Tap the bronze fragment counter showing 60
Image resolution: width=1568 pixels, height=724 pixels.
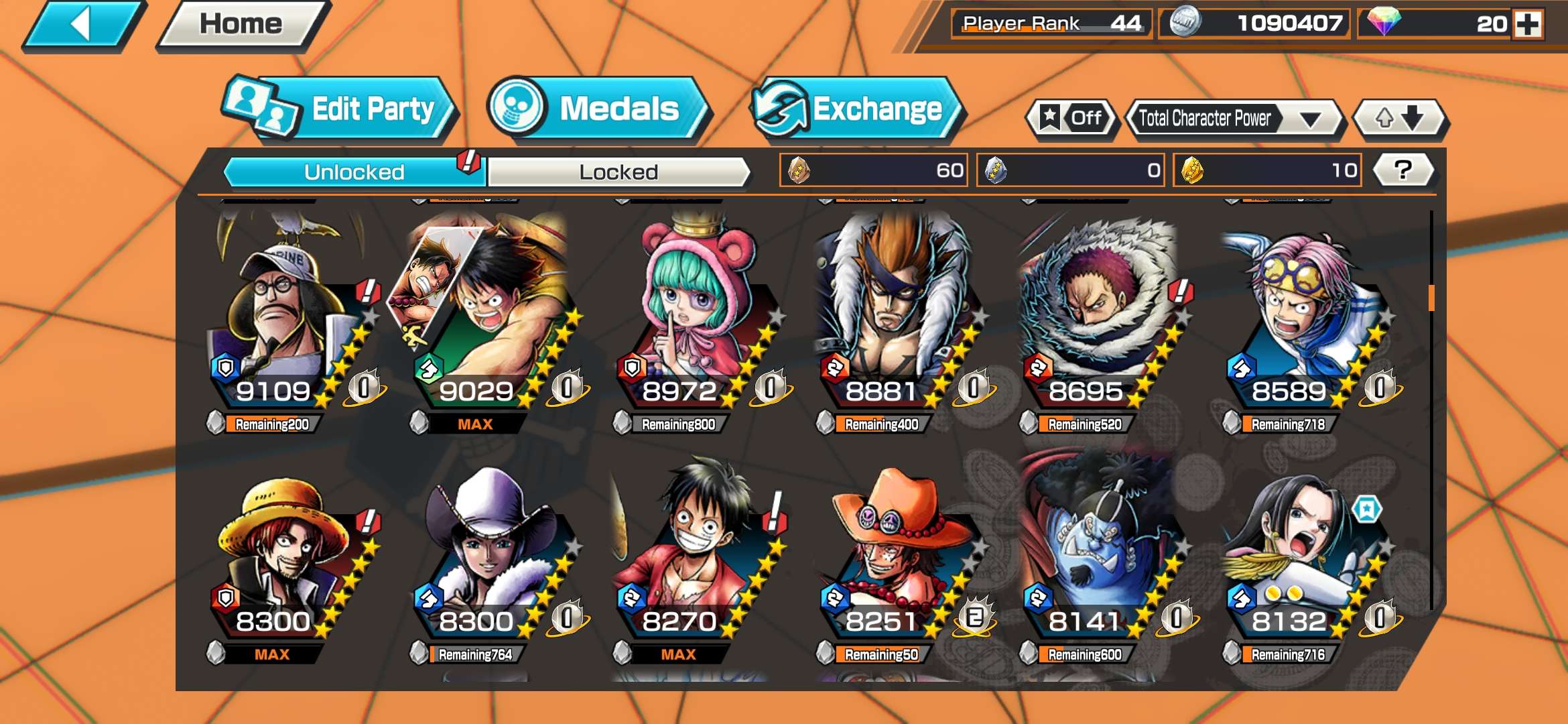[871, 171]
